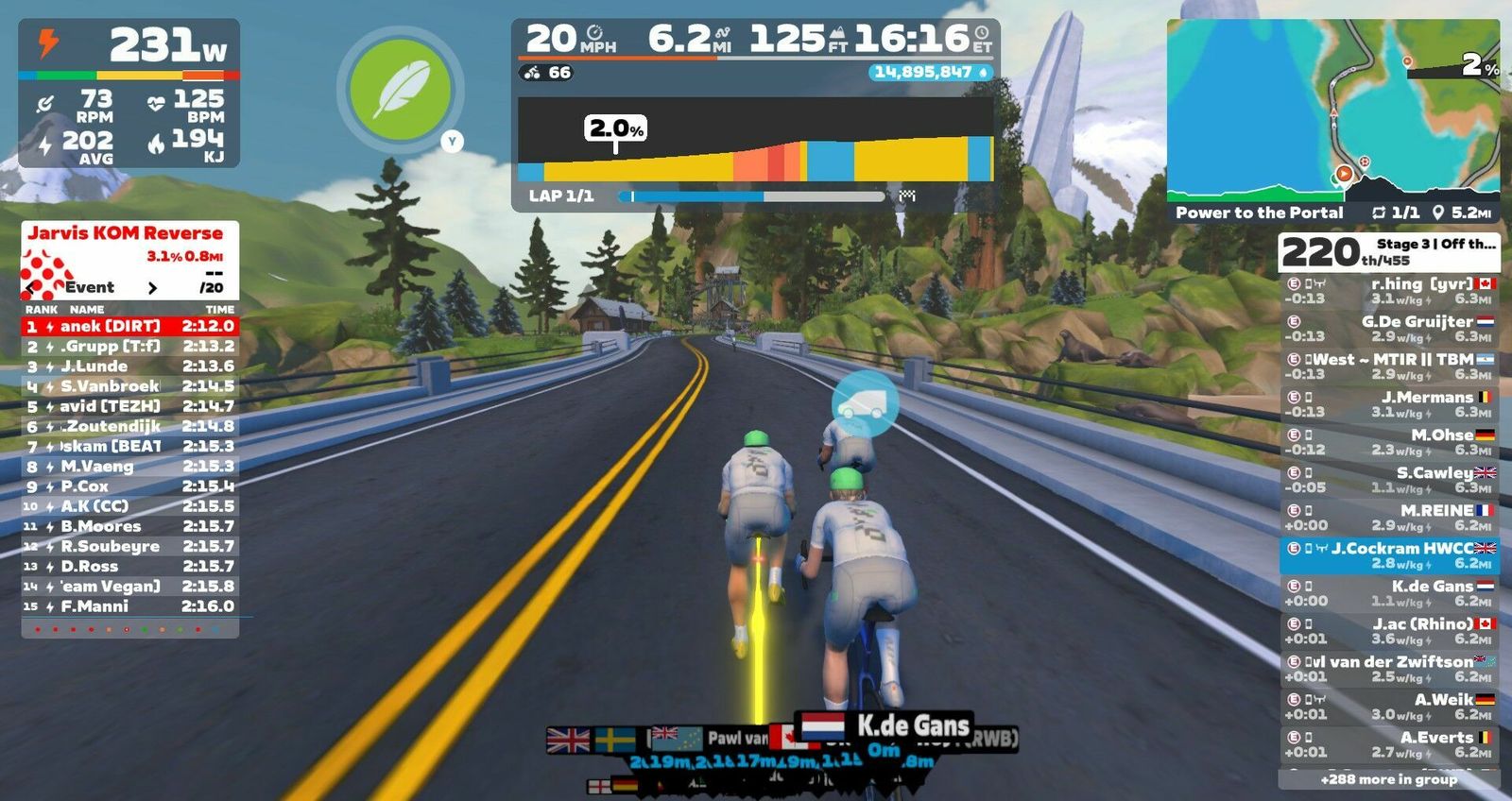Open the Jarvis KOM Reverse segment header
Image resolution: width=1512 pixels, height=801 pixels.
click(126, 233)
